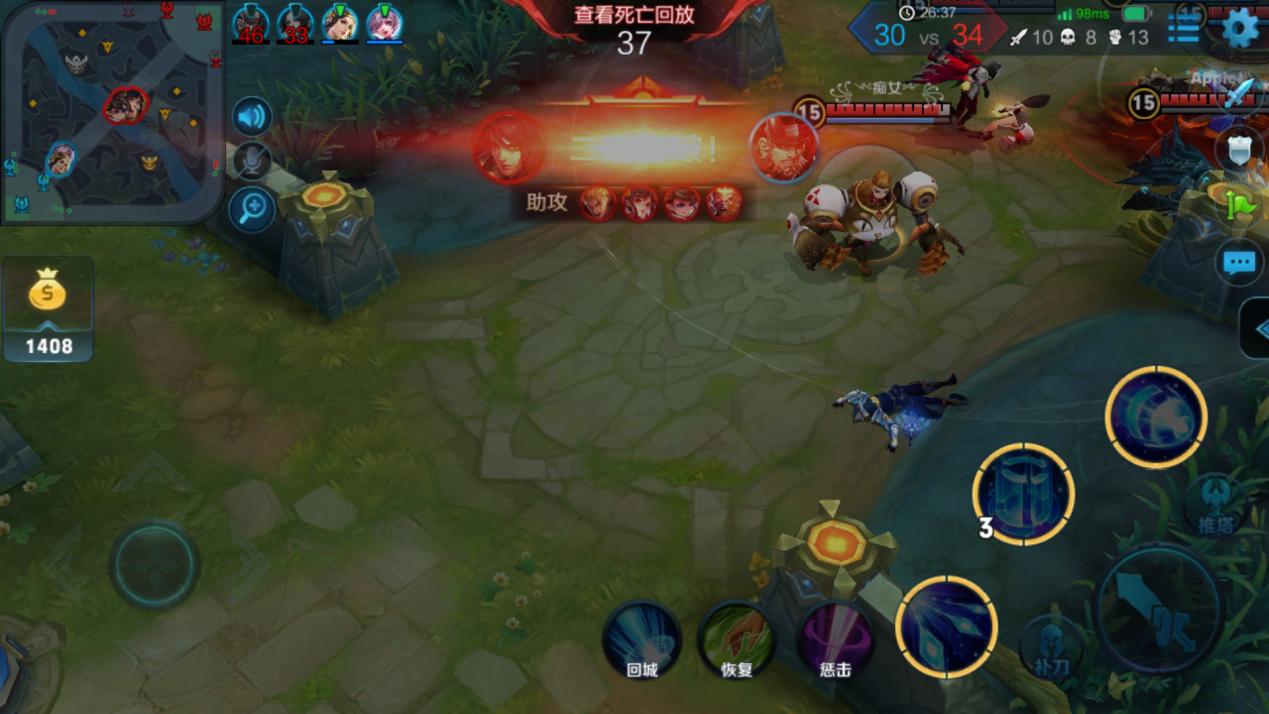Select the 补刀 last-hit button

(1052, 646)
